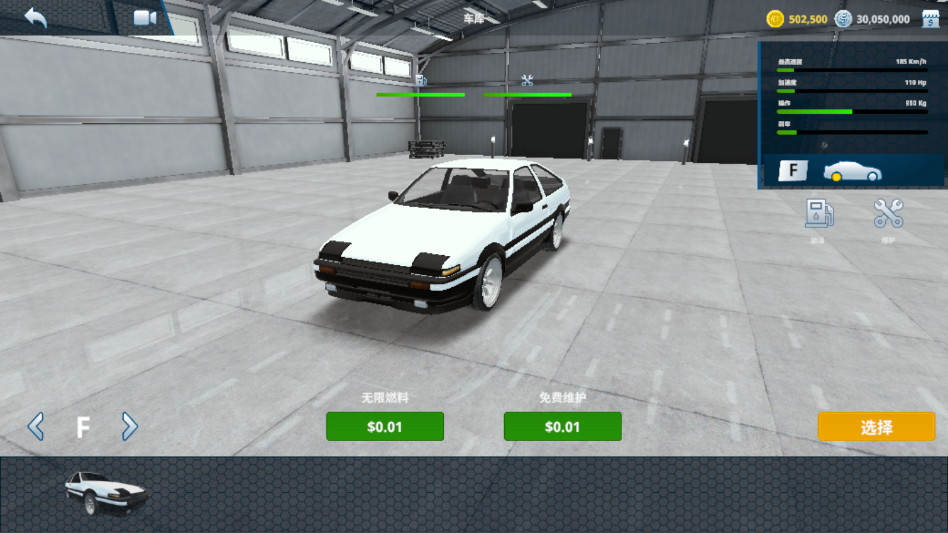This screenshot has width=948, height=533.
Task: Confirm the car with the yellow 选择 button
Action: tap(876, 427)
